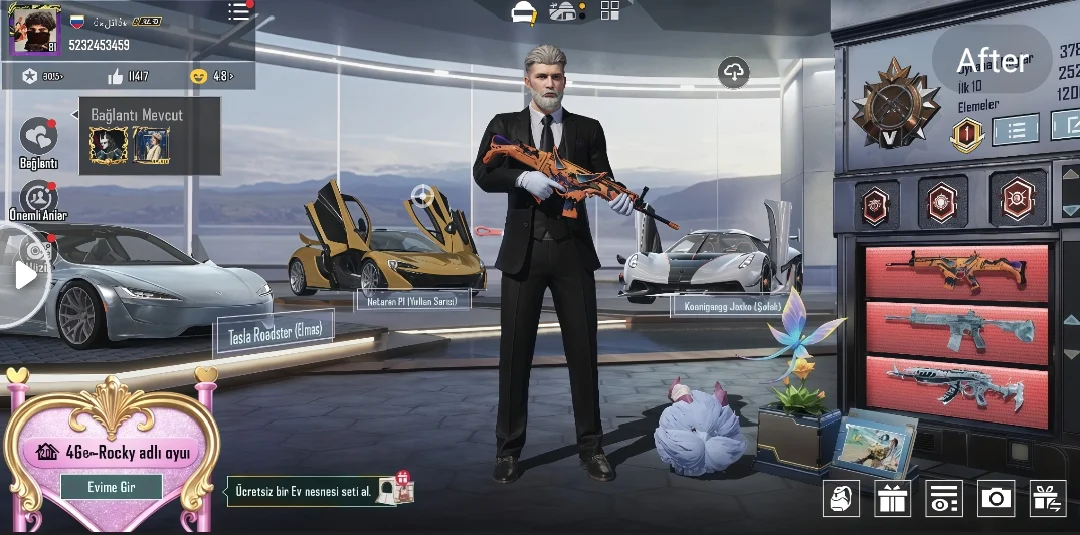Click the cloud download icon
1080x535 pixels.
click(x=734, y=72)
